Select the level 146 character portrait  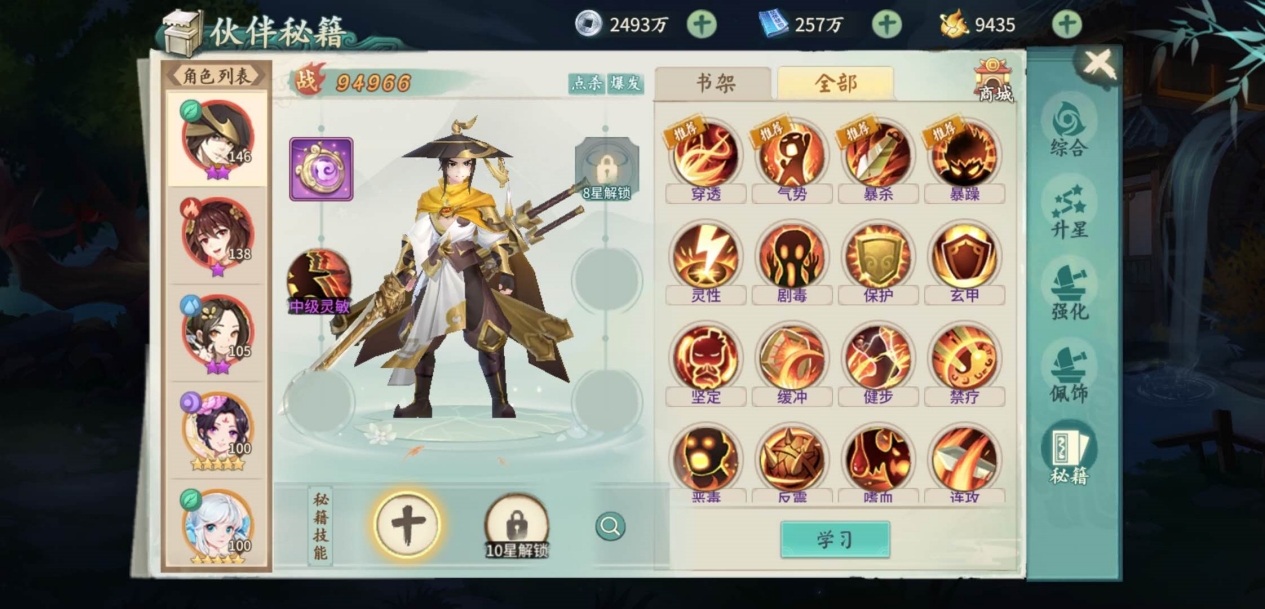click(x=216, y=137)
